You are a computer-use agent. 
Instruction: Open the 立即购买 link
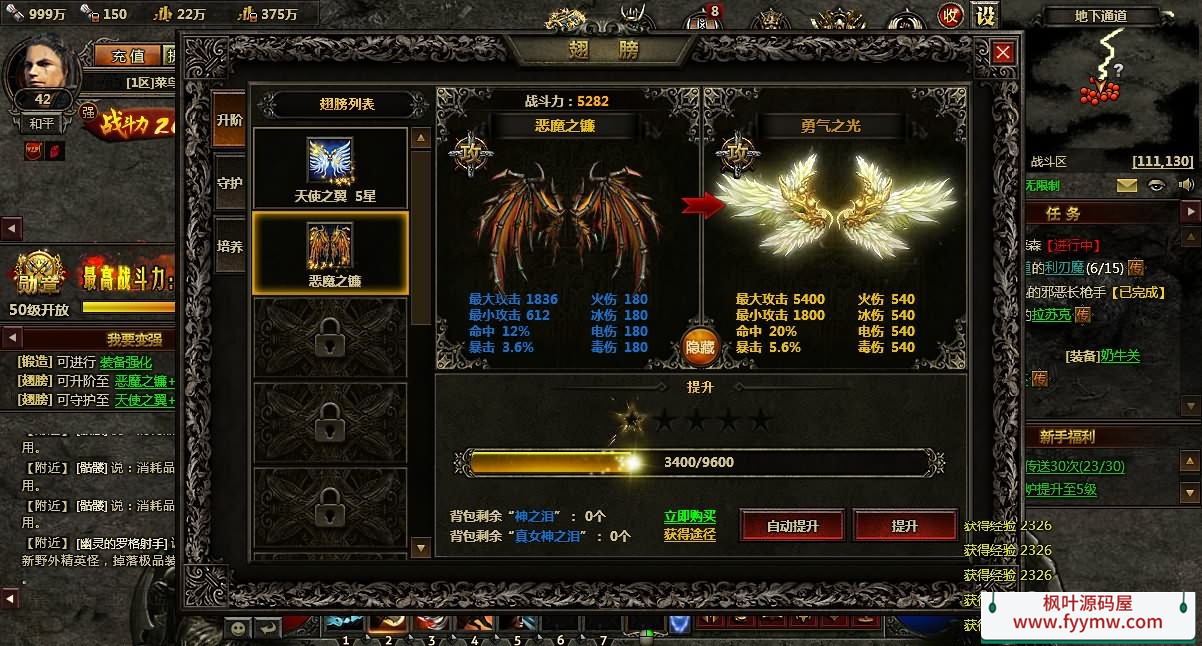(690, 516)
